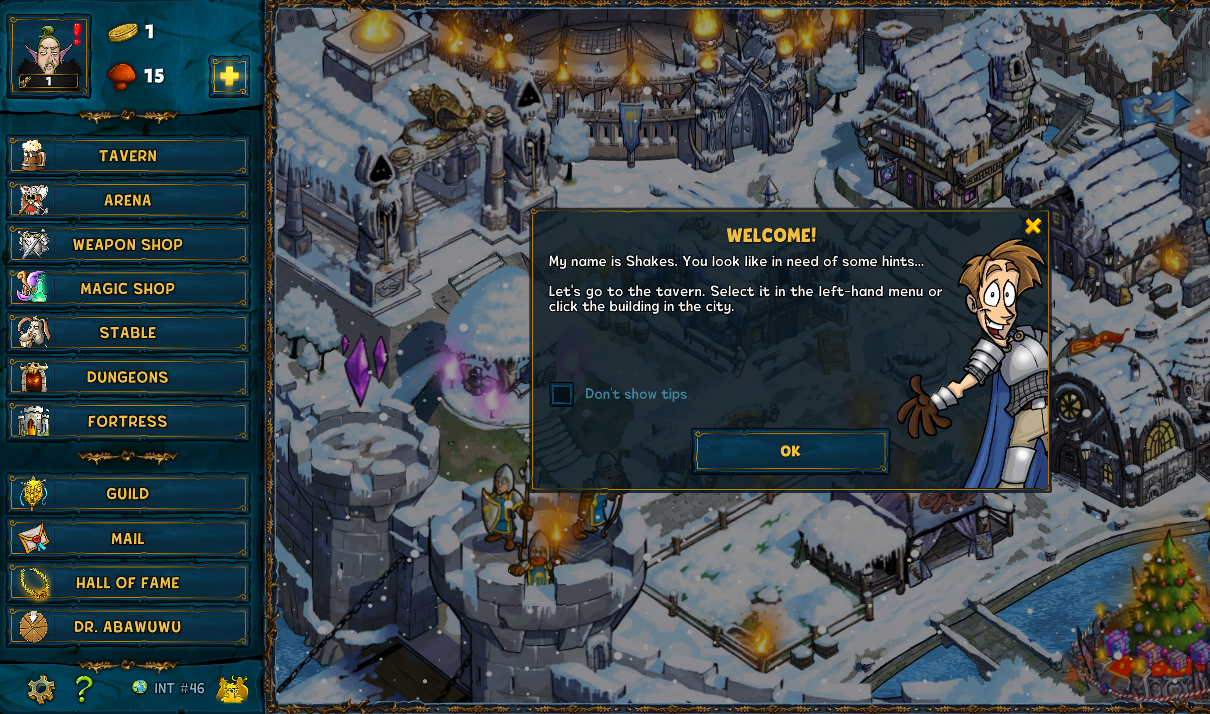
Task: Click the character portrait avatar
Action: tap(50, 56)
